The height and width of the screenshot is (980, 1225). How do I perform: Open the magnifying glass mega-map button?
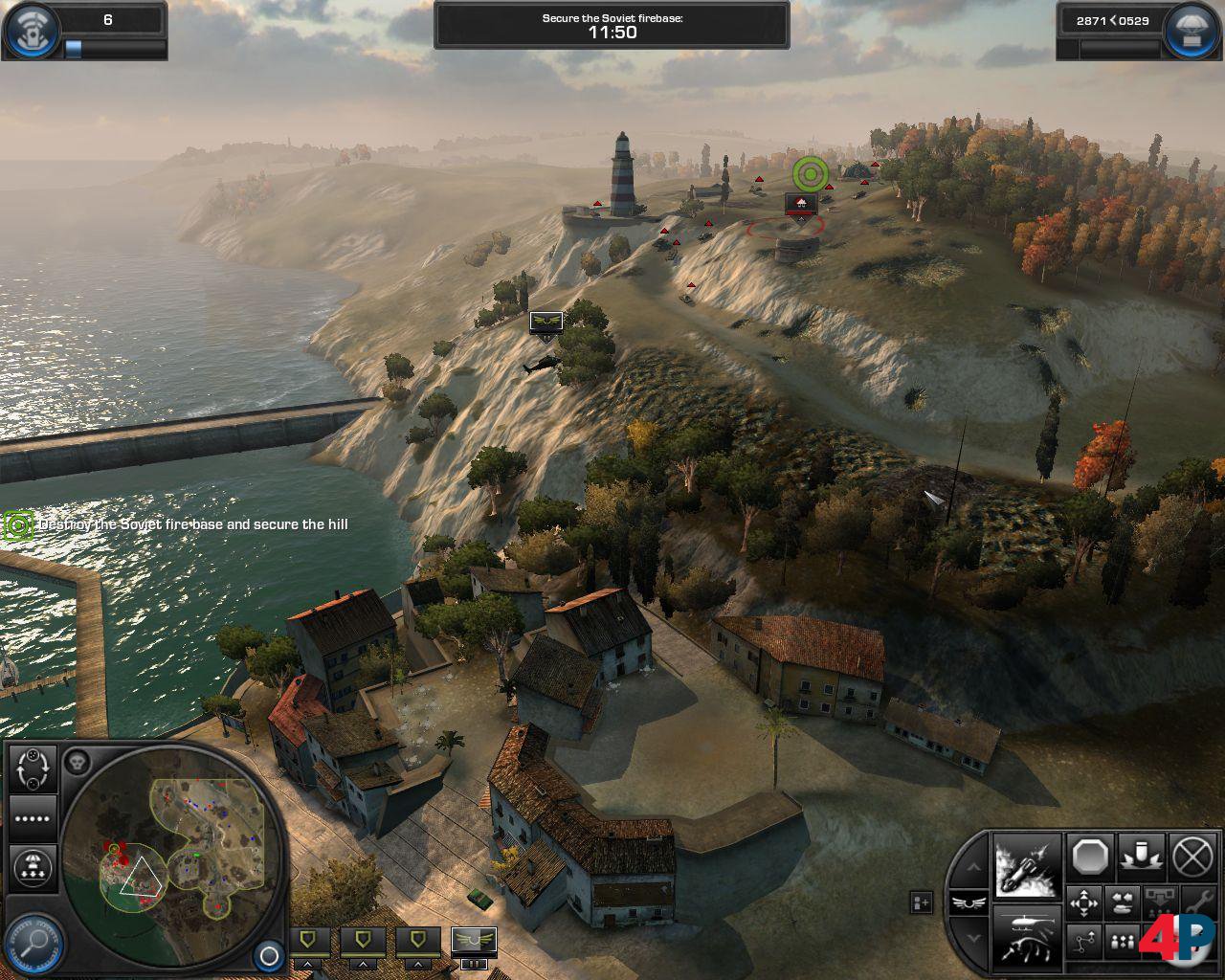coord(33,943)
